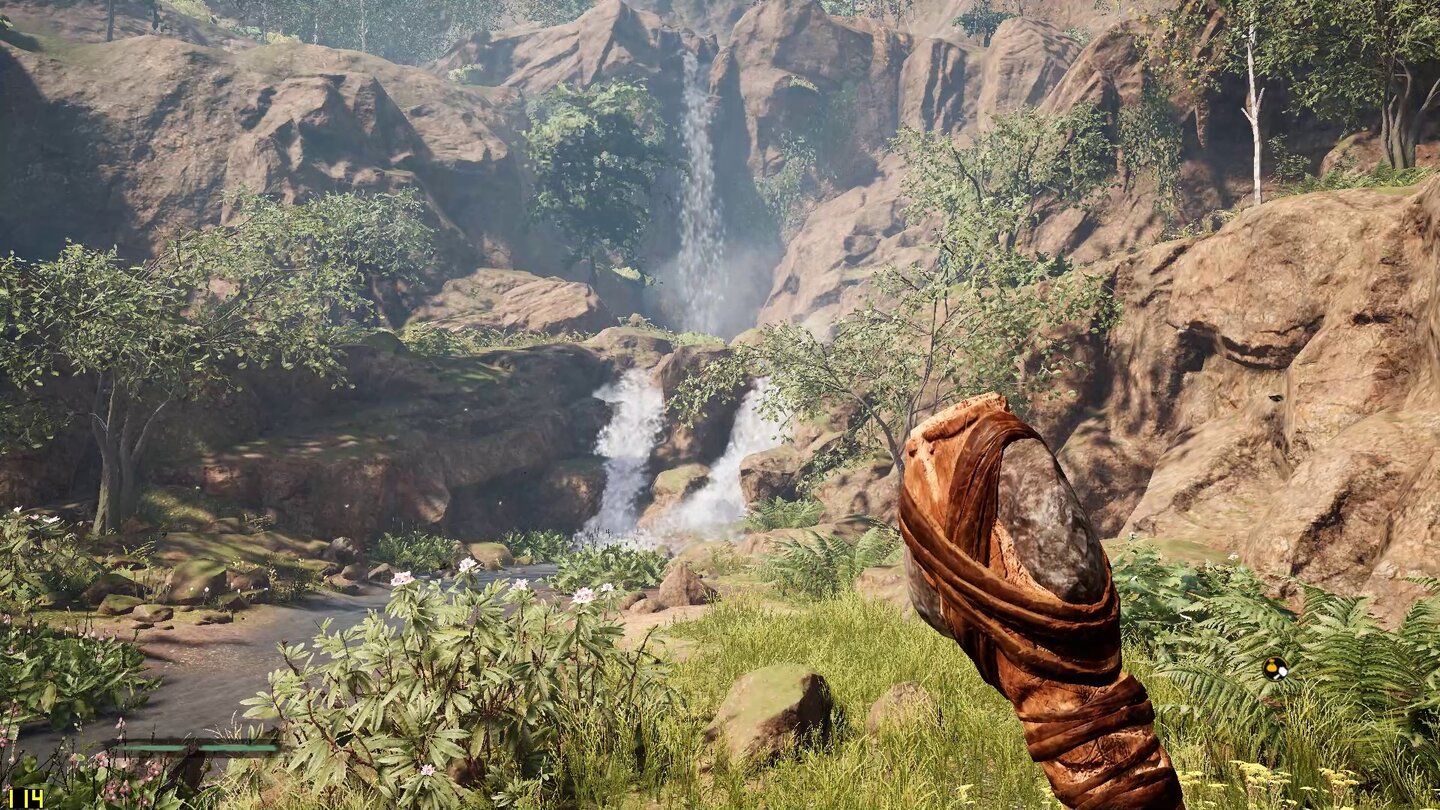The height and width of the screenshot is (810, 1440).
Task: Select the HUD resource count digits
Action: coord(25,797)
